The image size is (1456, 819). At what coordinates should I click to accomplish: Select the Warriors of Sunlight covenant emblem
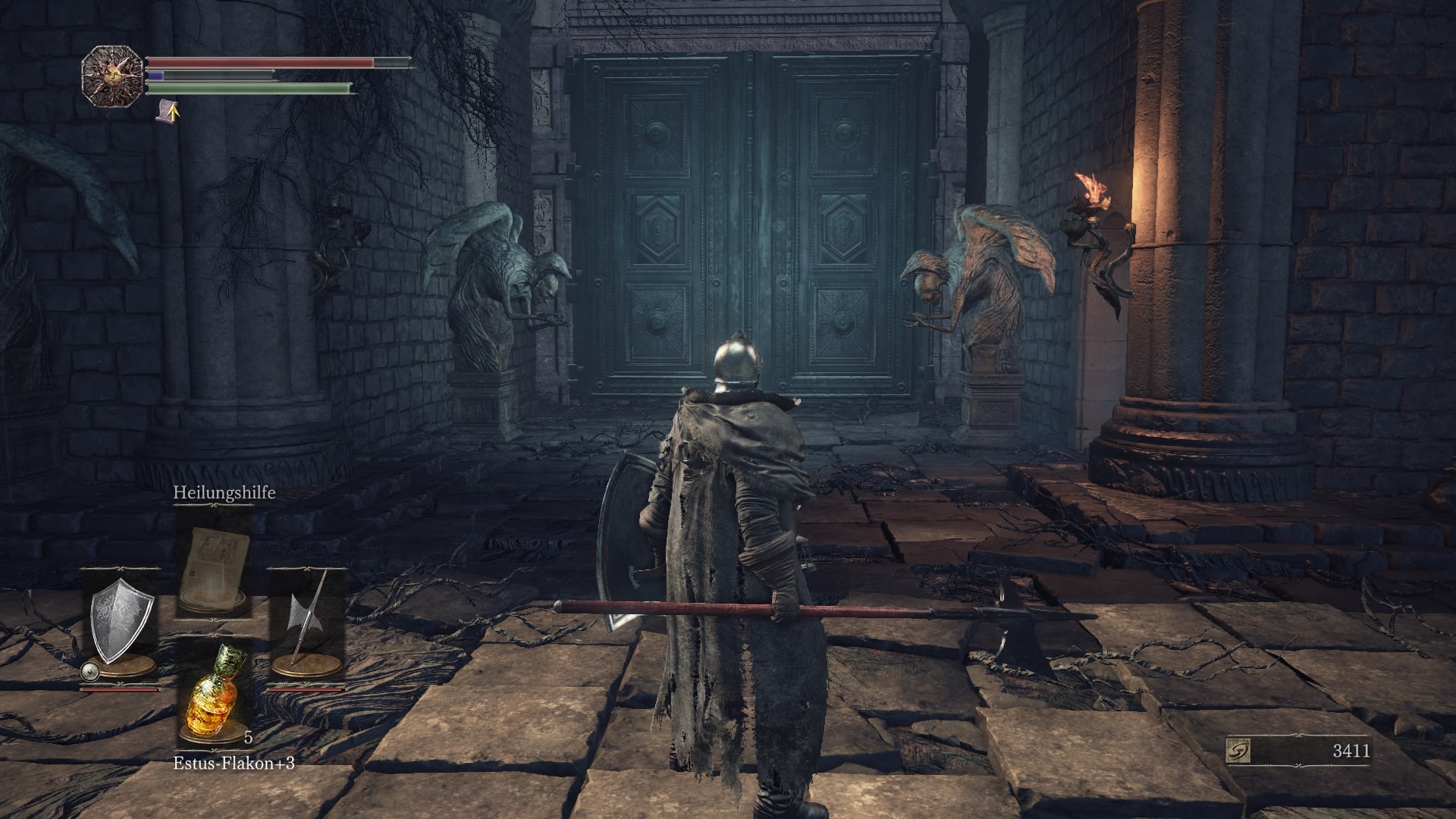click(x=114, y=74)
